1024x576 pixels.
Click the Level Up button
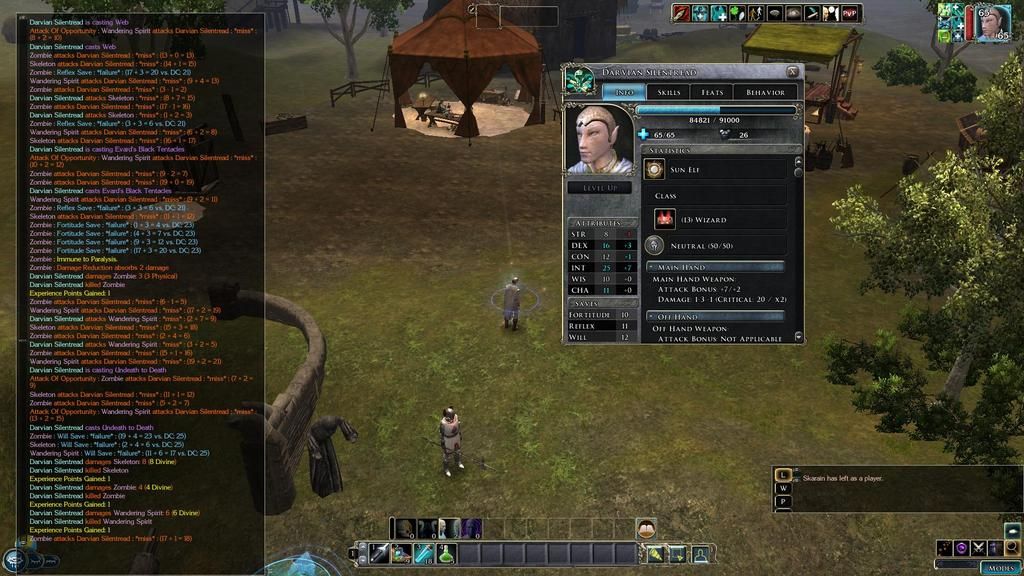coord(599,187)
